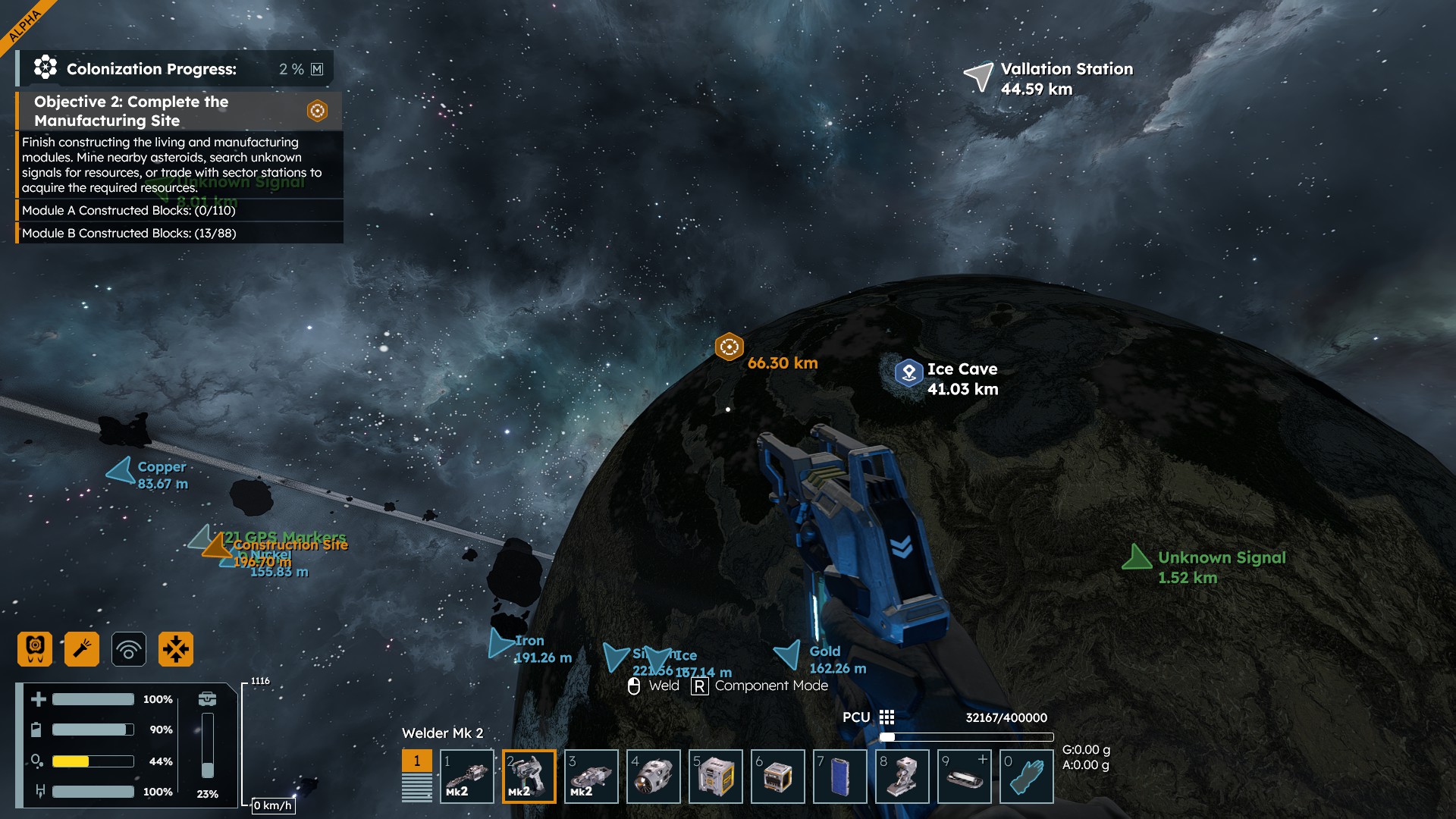Pick the cargo container block in slot 5
Image resolution: width=1456 pixels, height=819 pixels.
(716, 777)
